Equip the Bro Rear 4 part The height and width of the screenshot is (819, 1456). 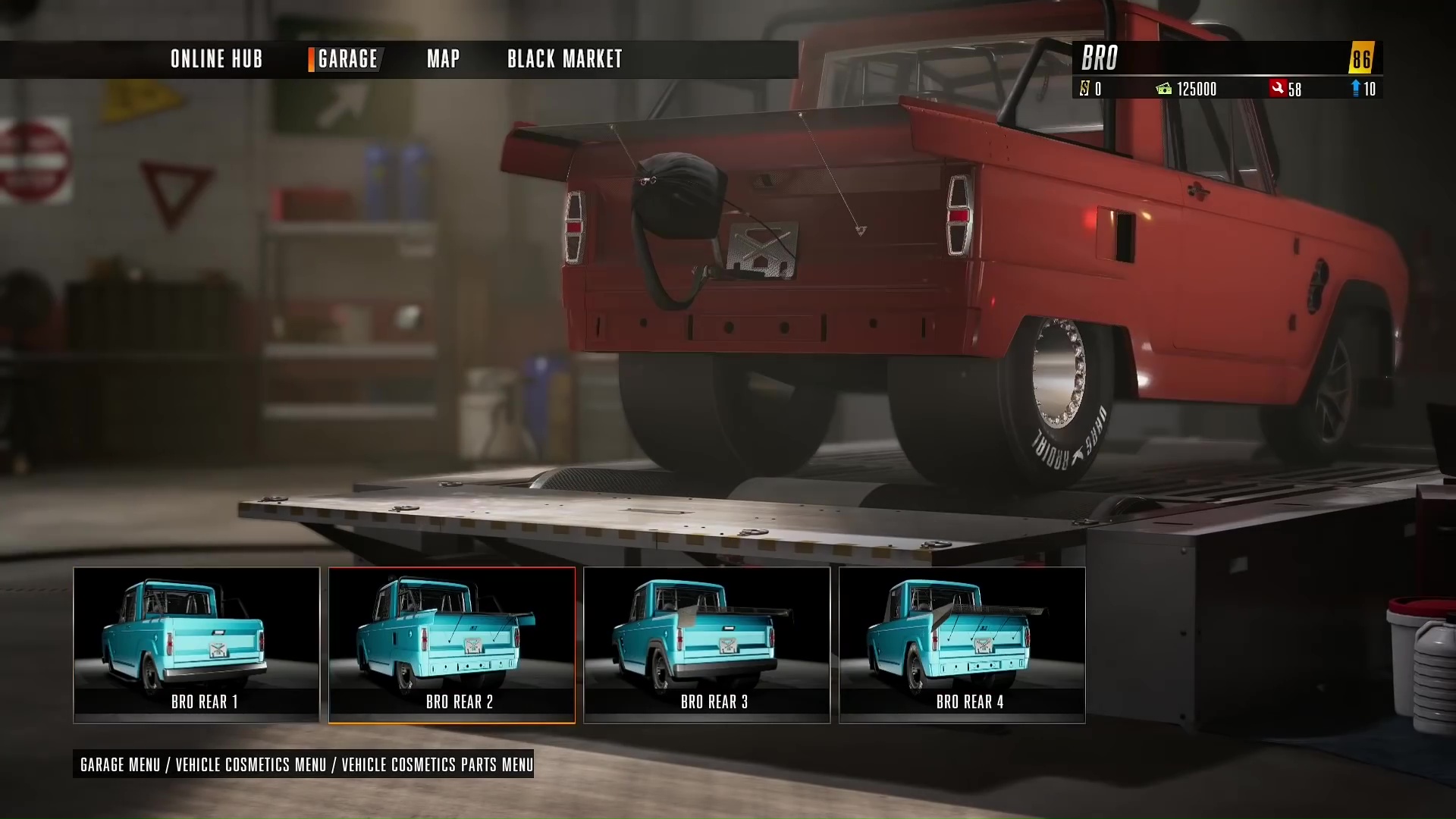962,645
